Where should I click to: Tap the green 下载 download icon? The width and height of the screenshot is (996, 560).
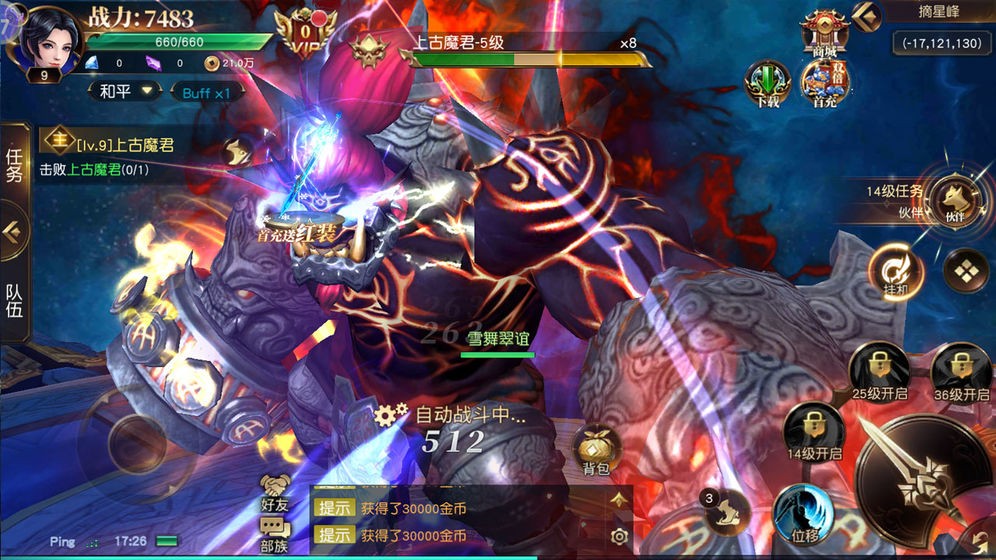click(767, 83)
